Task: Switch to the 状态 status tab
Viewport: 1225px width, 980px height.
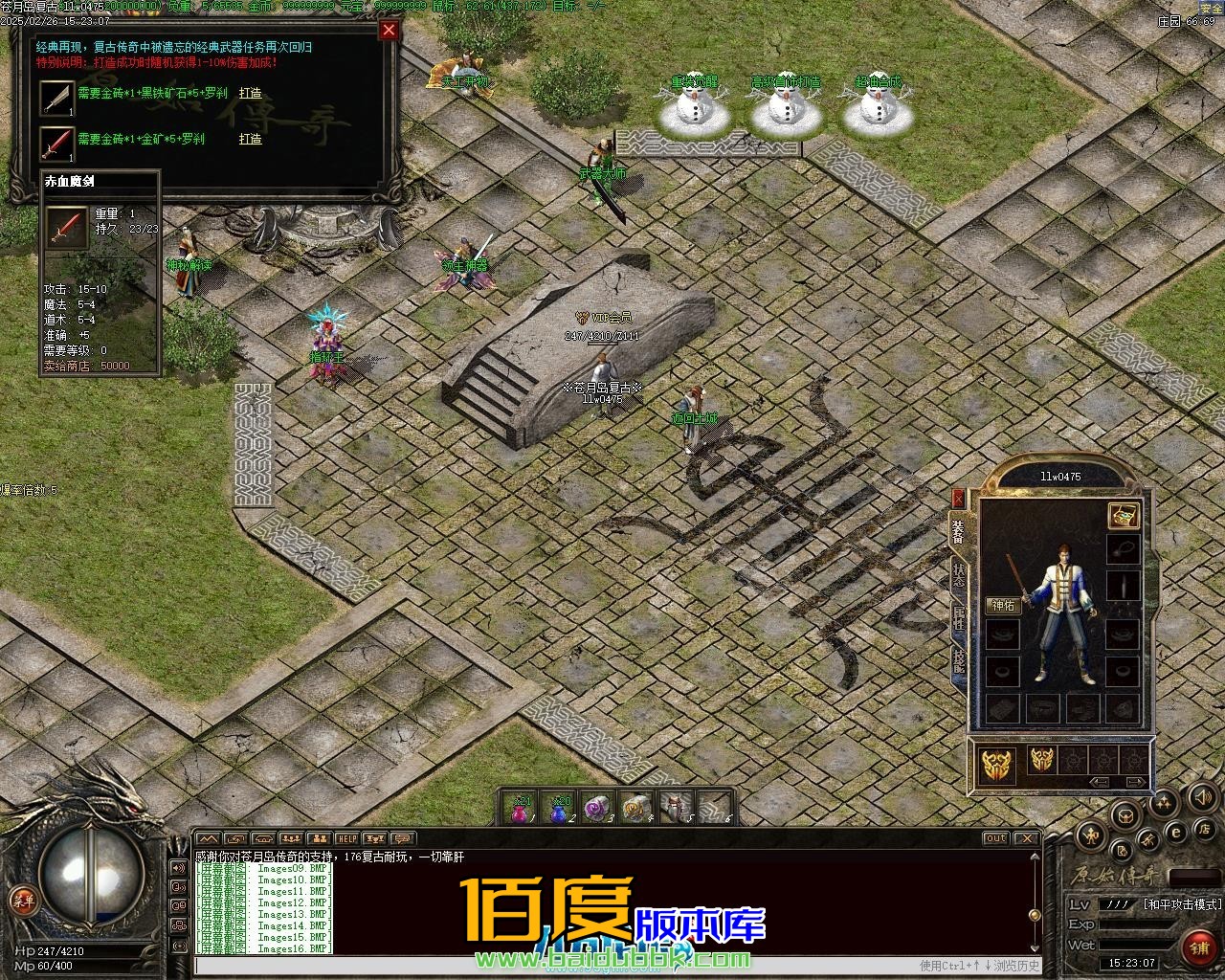Action: [958, 575]
